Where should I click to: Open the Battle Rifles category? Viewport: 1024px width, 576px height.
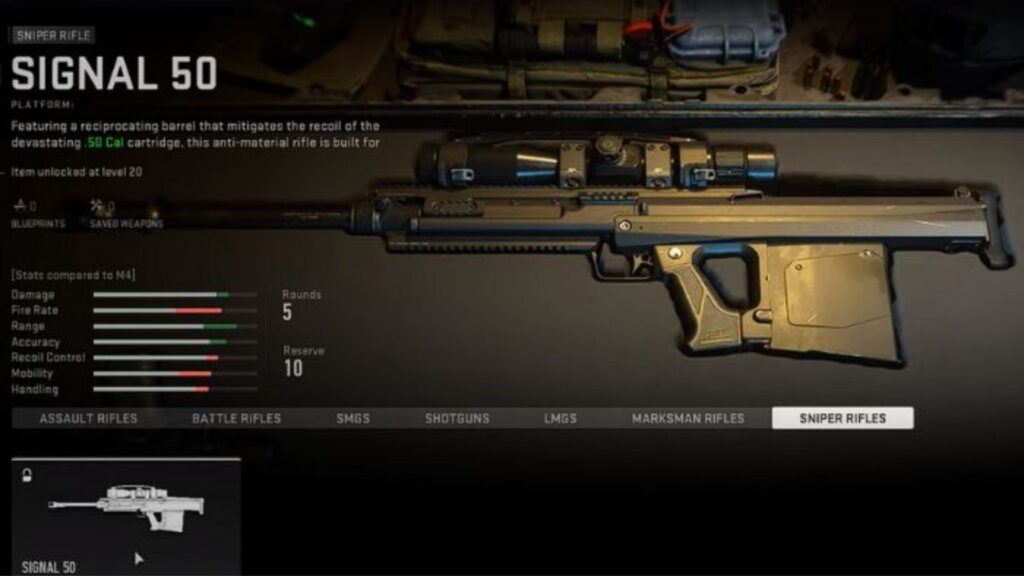pos(236,418)
